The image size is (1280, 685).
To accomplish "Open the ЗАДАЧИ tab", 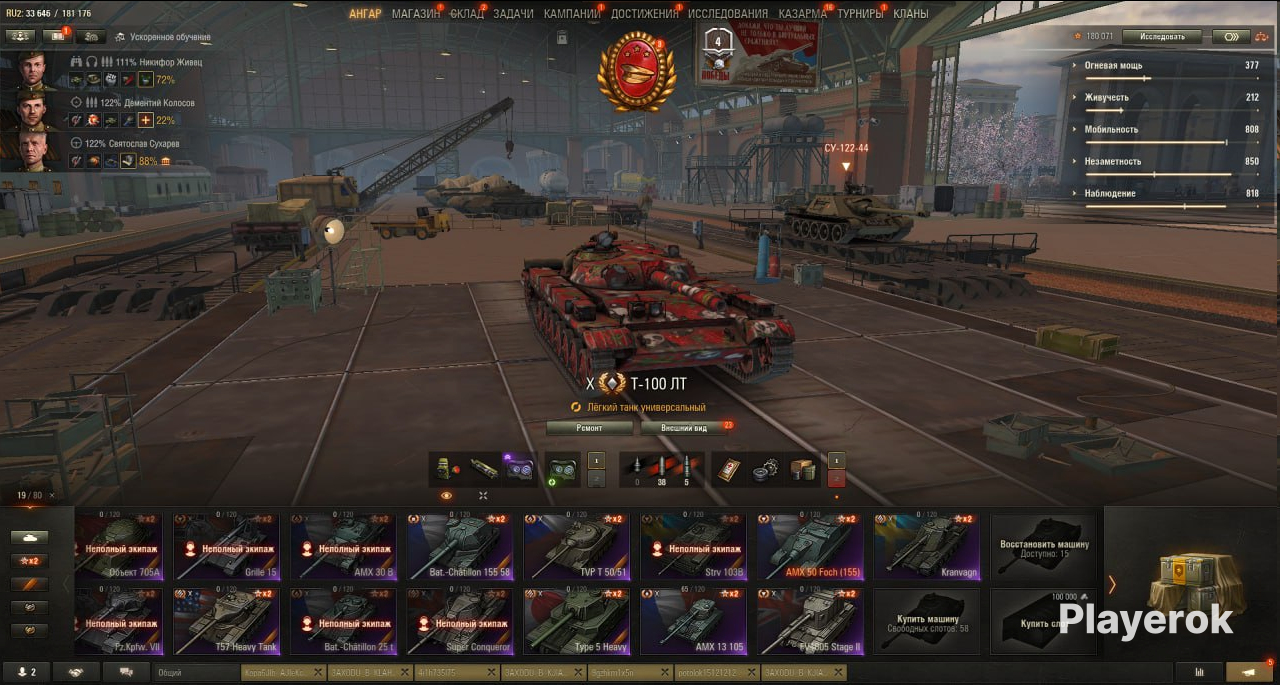I will click(x=513, y=14).
